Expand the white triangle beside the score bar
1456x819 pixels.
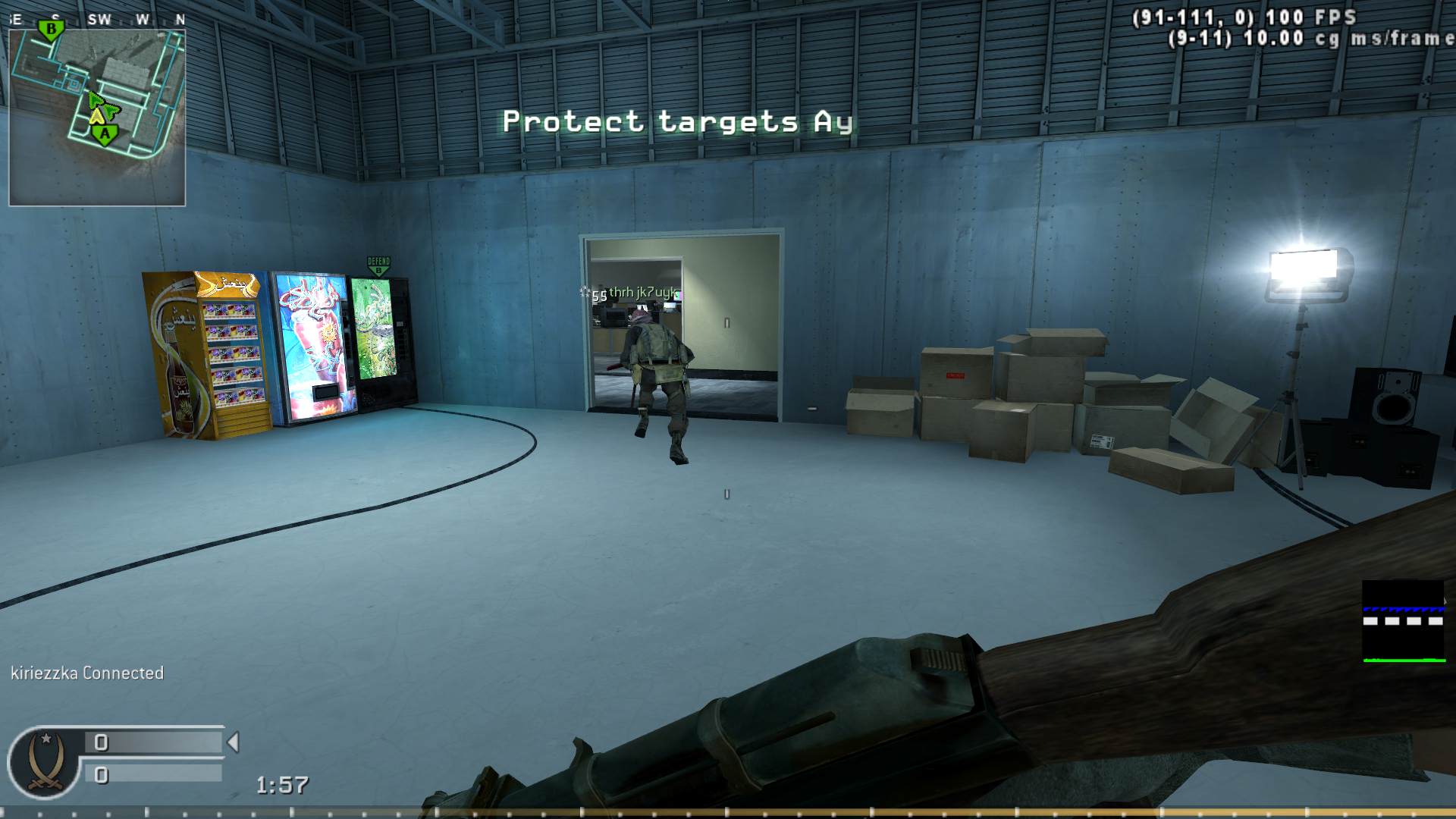[x=233, y=743]
